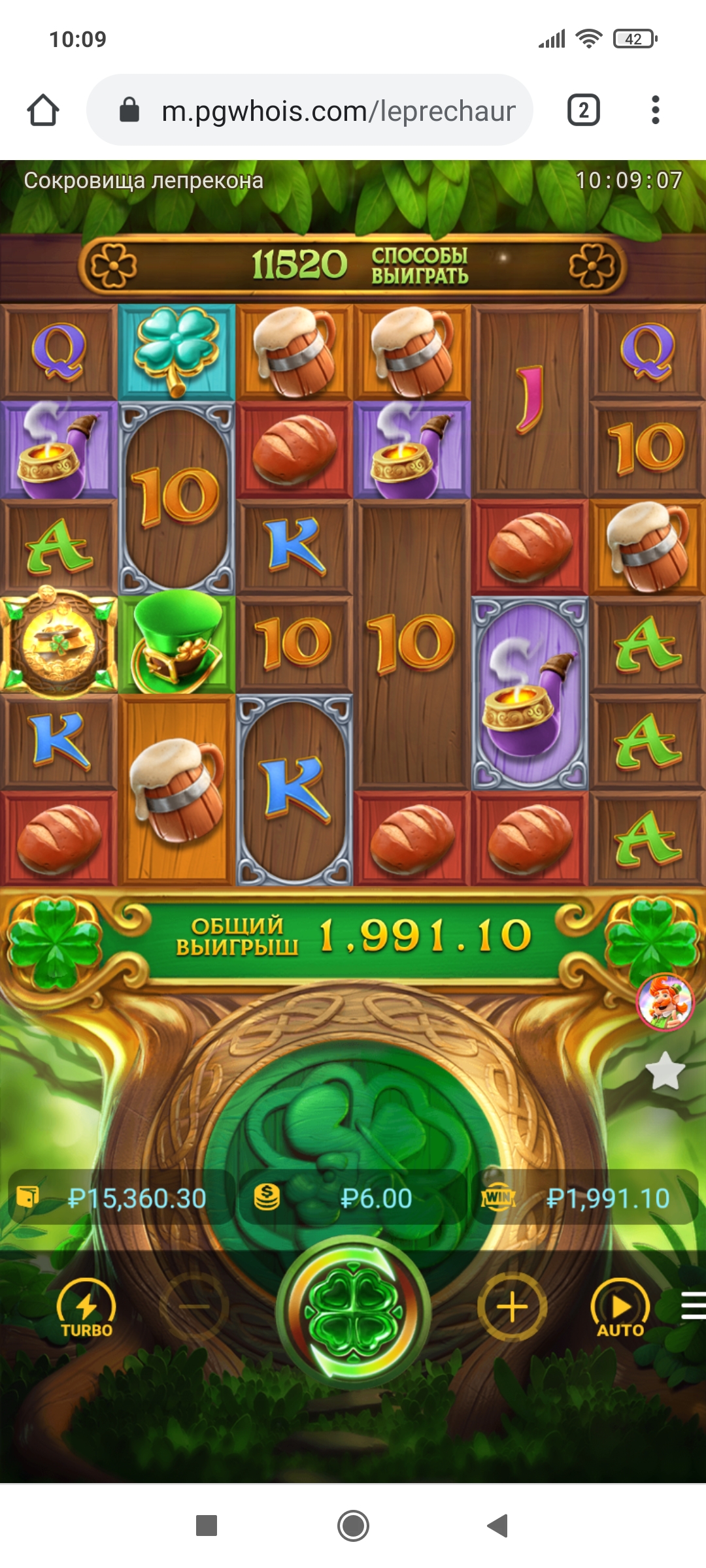Open the browser tab switcher

point(583,110)
